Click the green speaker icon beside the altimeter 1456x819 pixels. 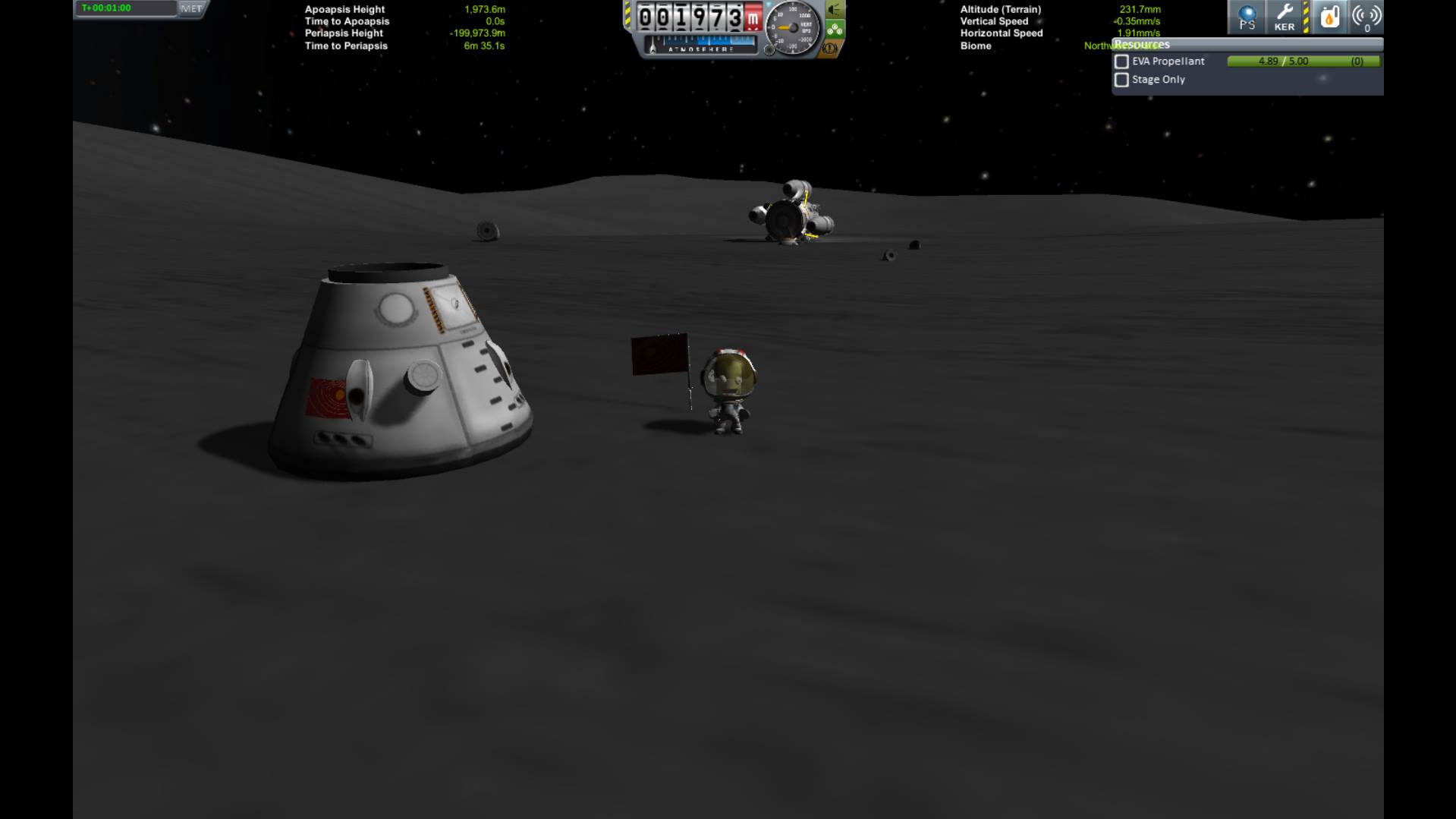click(835, 11)
